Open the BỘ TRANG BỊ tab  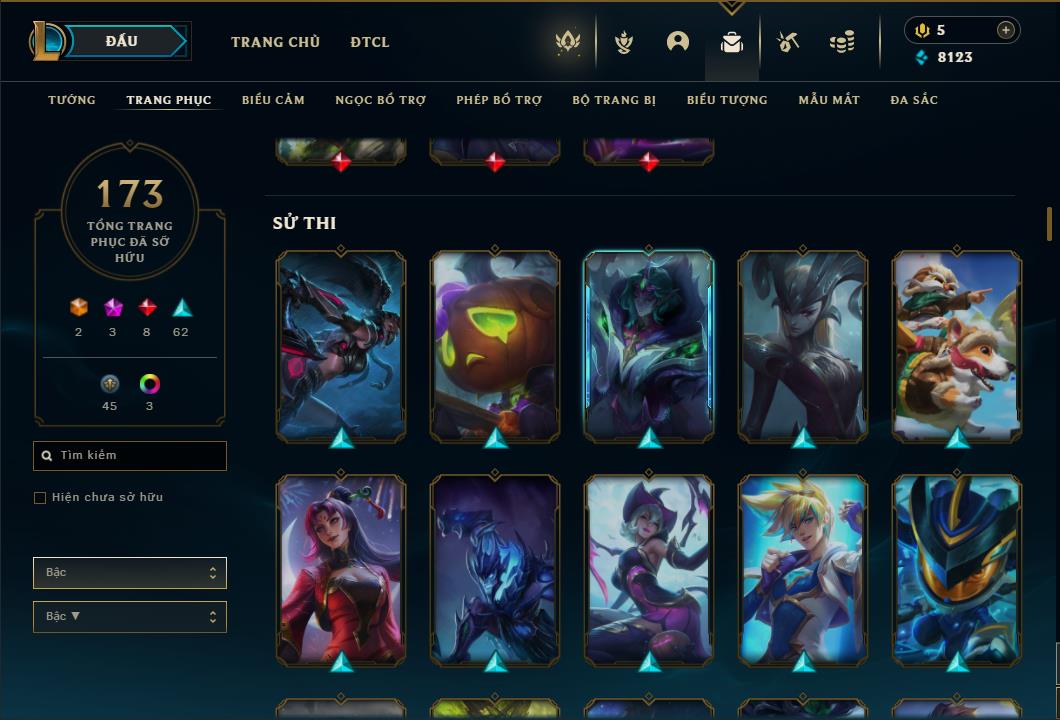(614, 100)
